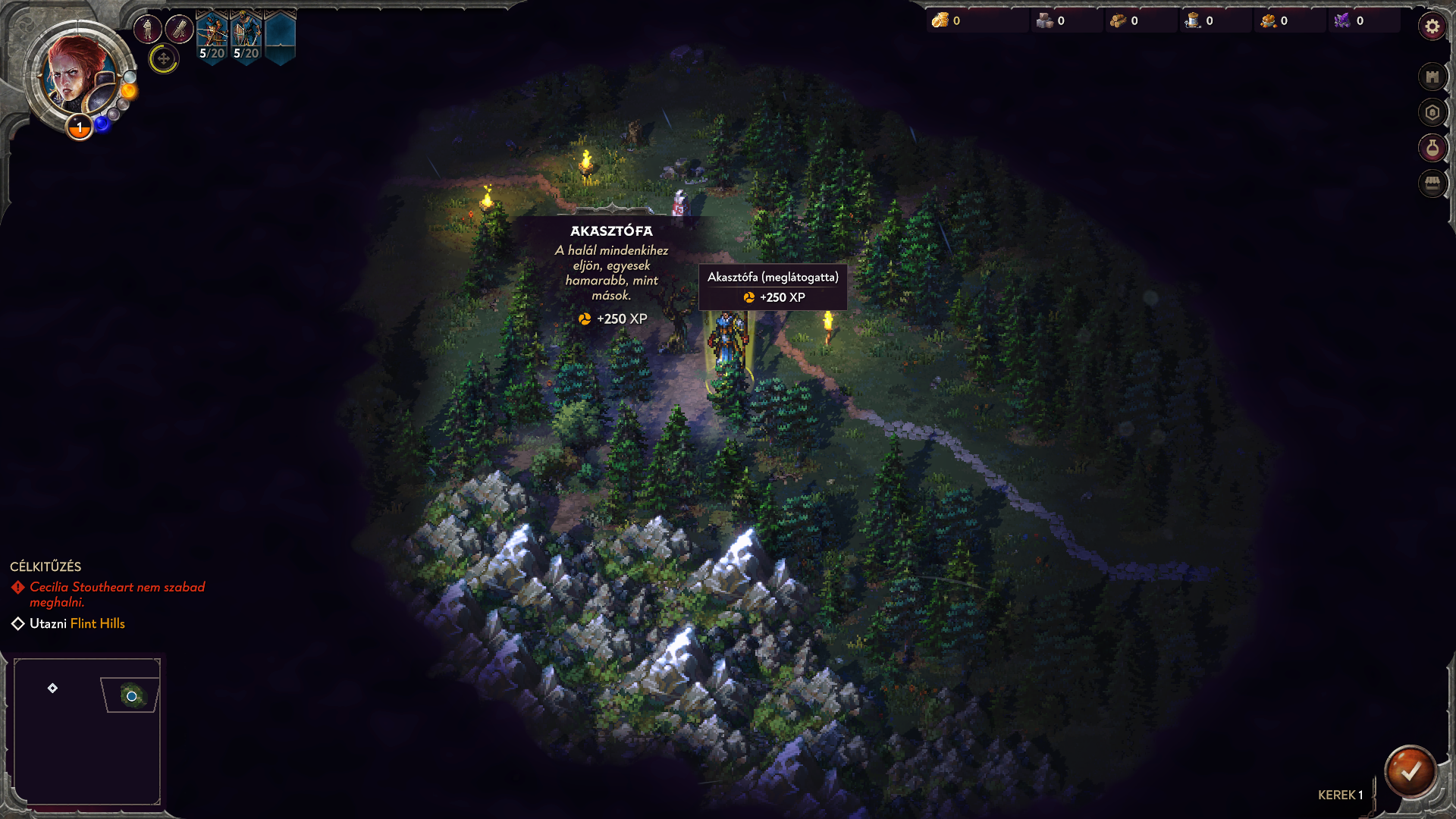Click the hero level badge

[x=80, y=127]
